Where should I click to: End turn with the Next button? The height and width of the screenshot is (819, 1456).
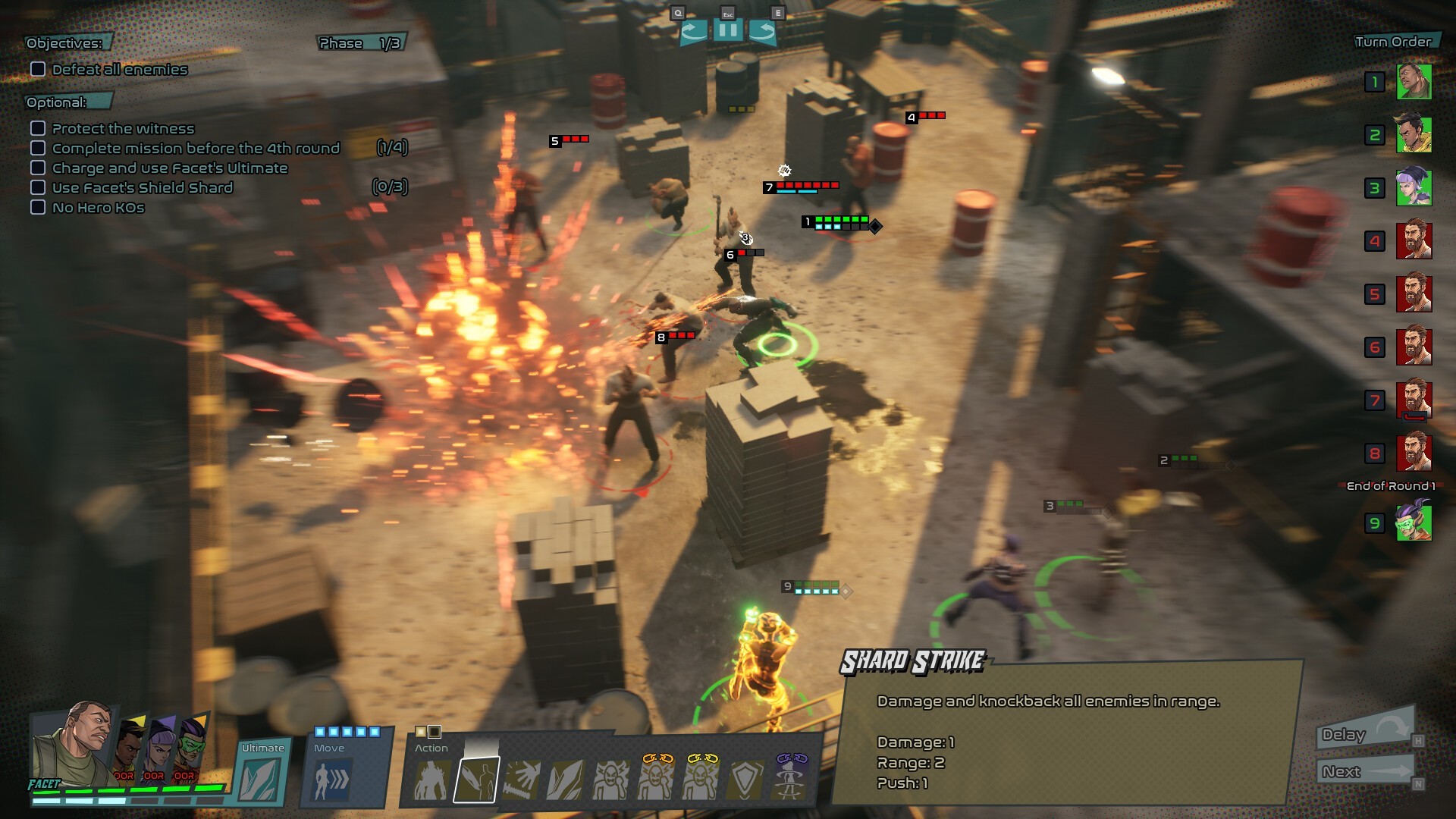tap(1364, 772)
